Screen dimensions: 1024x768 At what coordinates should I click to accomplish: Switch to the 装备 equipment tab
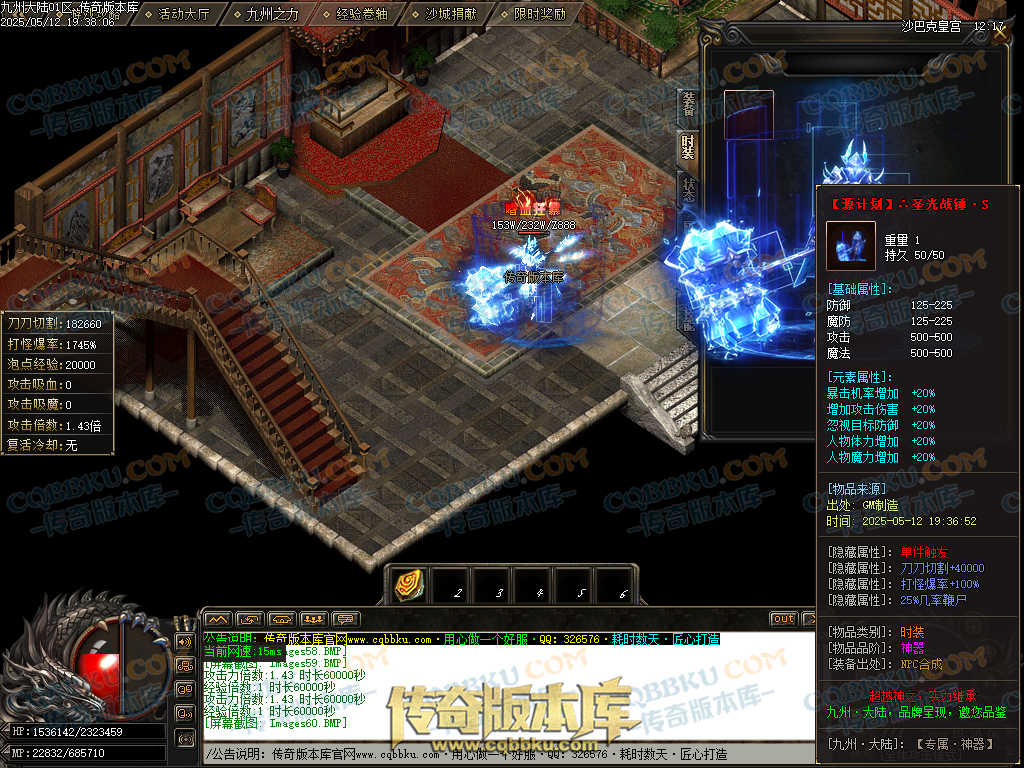coord(688,104)
